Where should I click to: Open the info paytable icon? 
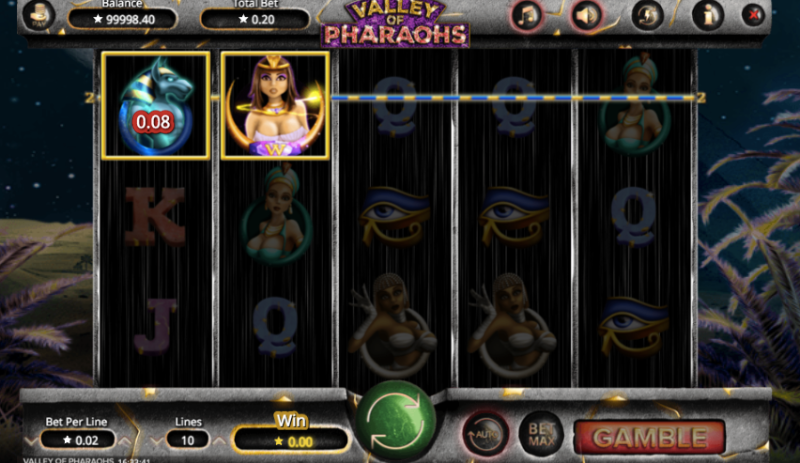pos(707,15)
